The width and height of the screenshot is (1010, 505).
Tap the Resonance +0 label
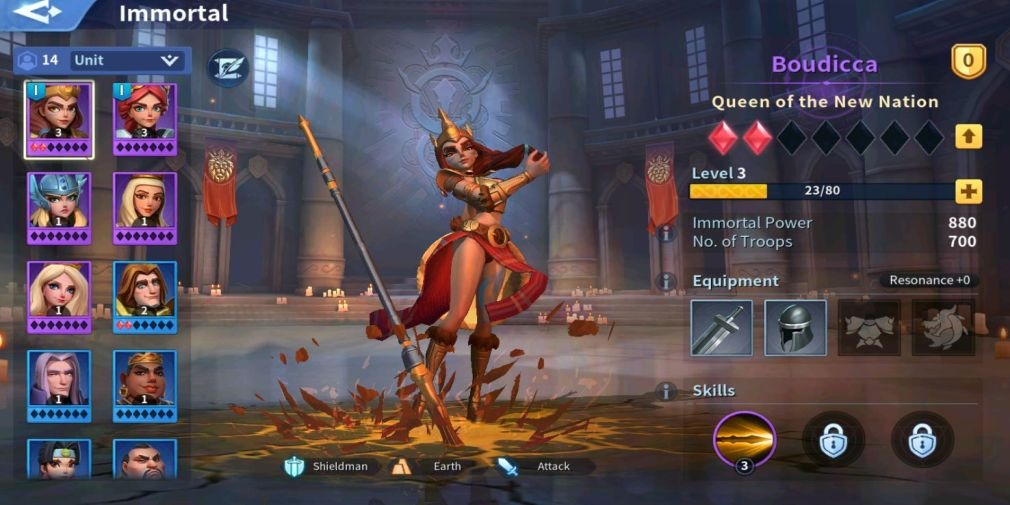[927, 280]
